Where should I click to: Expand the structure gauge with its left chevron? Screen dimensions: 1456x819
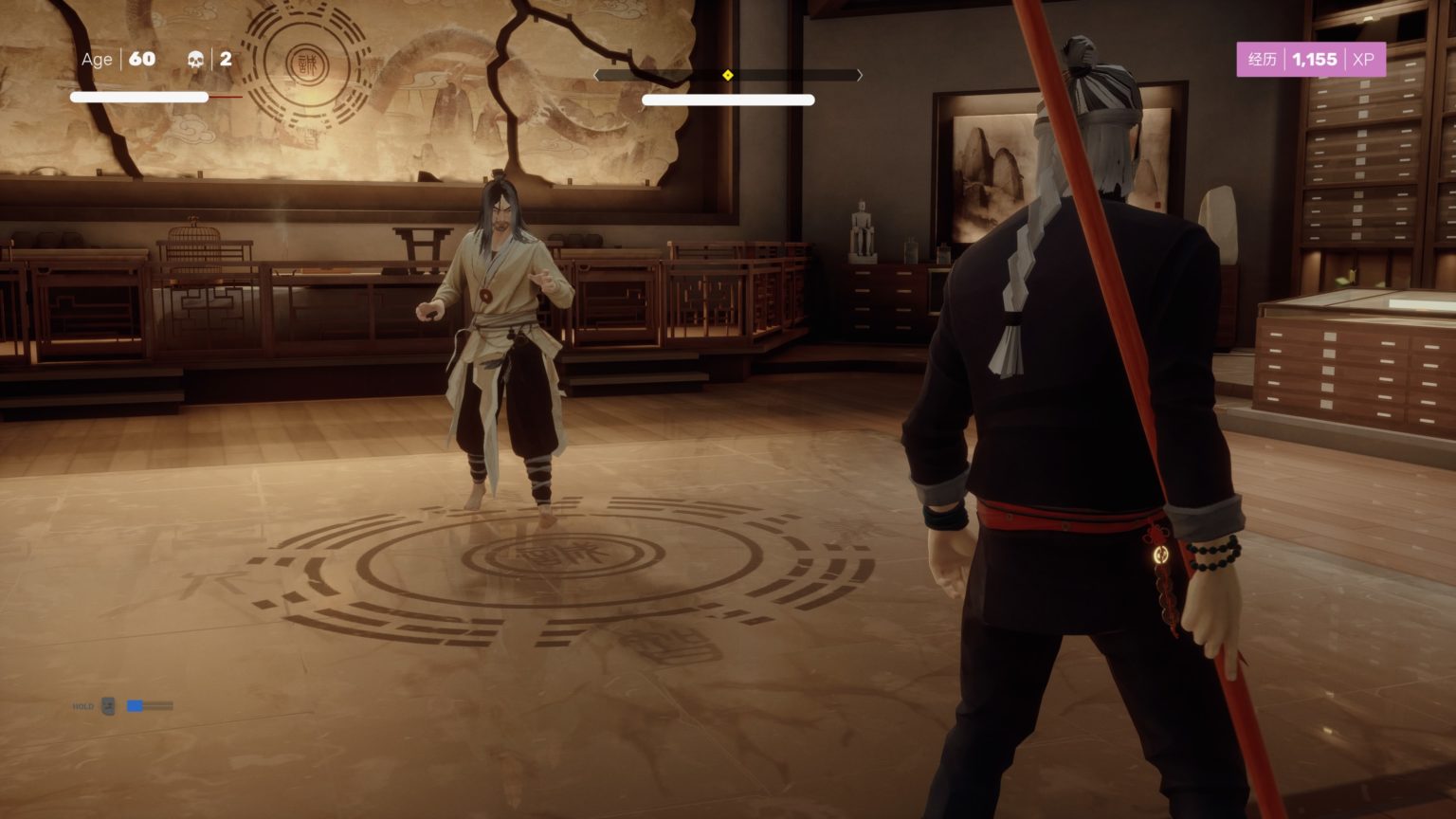click(x=596, y=74)
